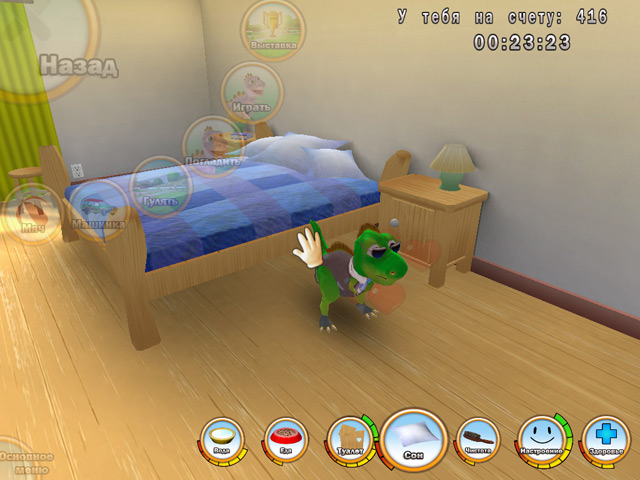
Task: Open the Выставка trophy option
Action: pyautogui.click(x=272, y=28)
